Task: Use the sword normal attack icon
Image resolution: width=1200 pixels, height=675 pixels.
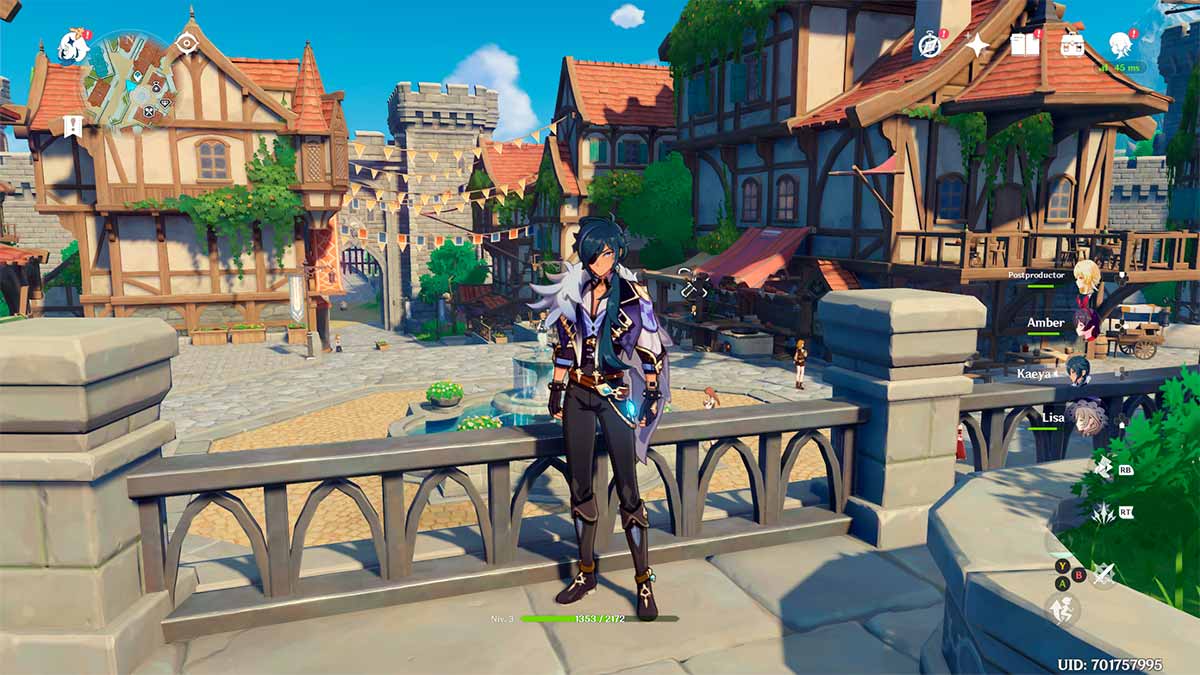Action: click(x=1103, y=574)
